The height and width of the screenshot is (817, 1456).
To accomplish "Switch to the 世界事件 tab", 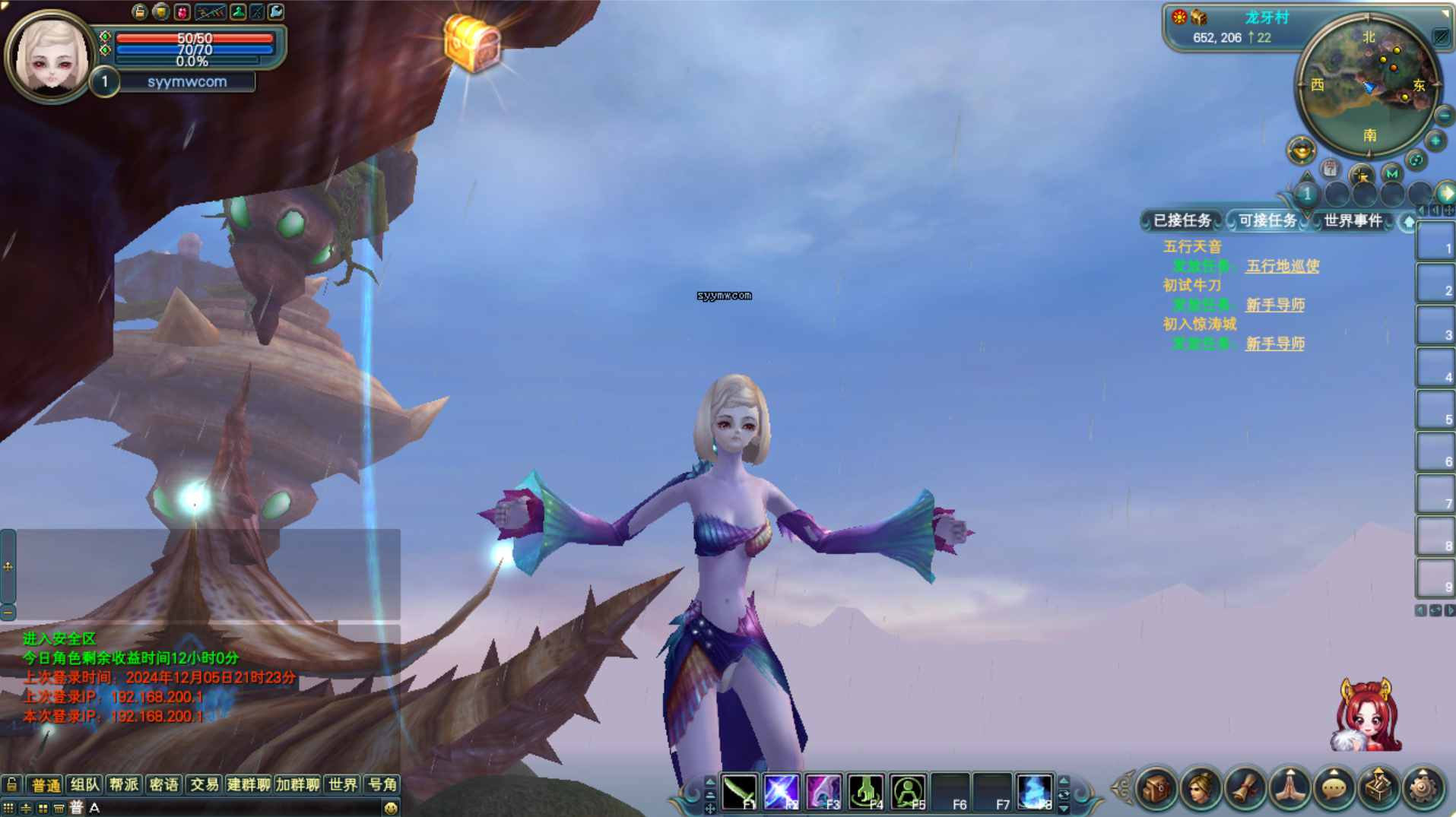I will point(1352,220).
